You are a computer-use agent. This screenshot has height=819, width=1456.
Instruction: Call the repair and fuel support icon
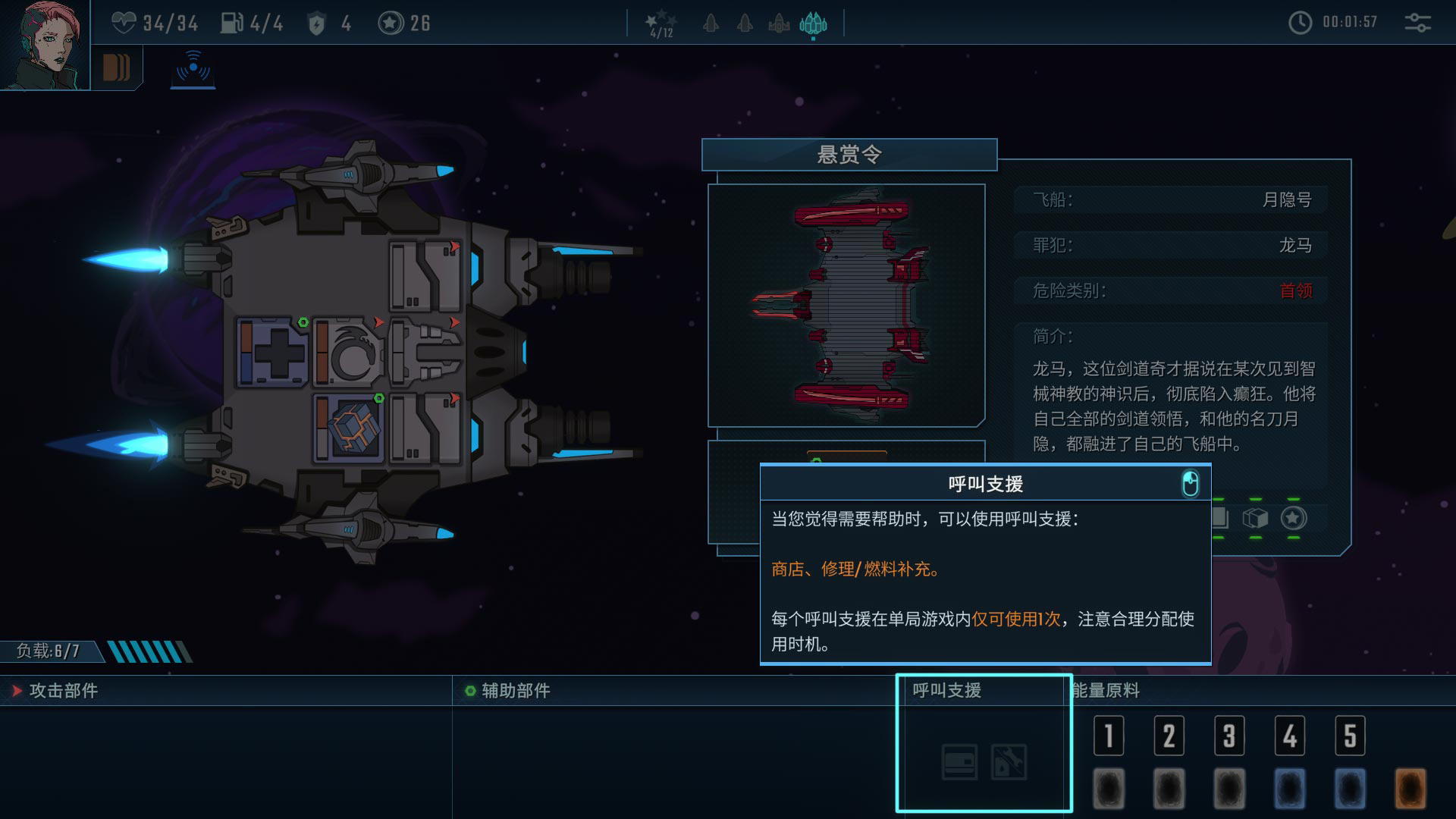pos(1009,761)
